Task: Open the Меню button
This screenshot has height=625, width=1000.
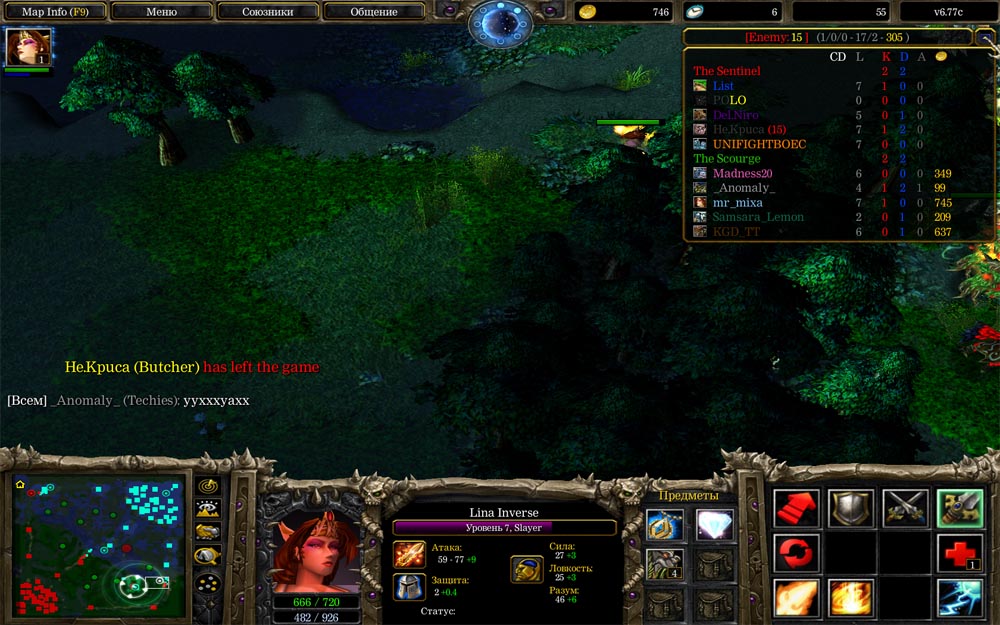Action: click(161, 12)
